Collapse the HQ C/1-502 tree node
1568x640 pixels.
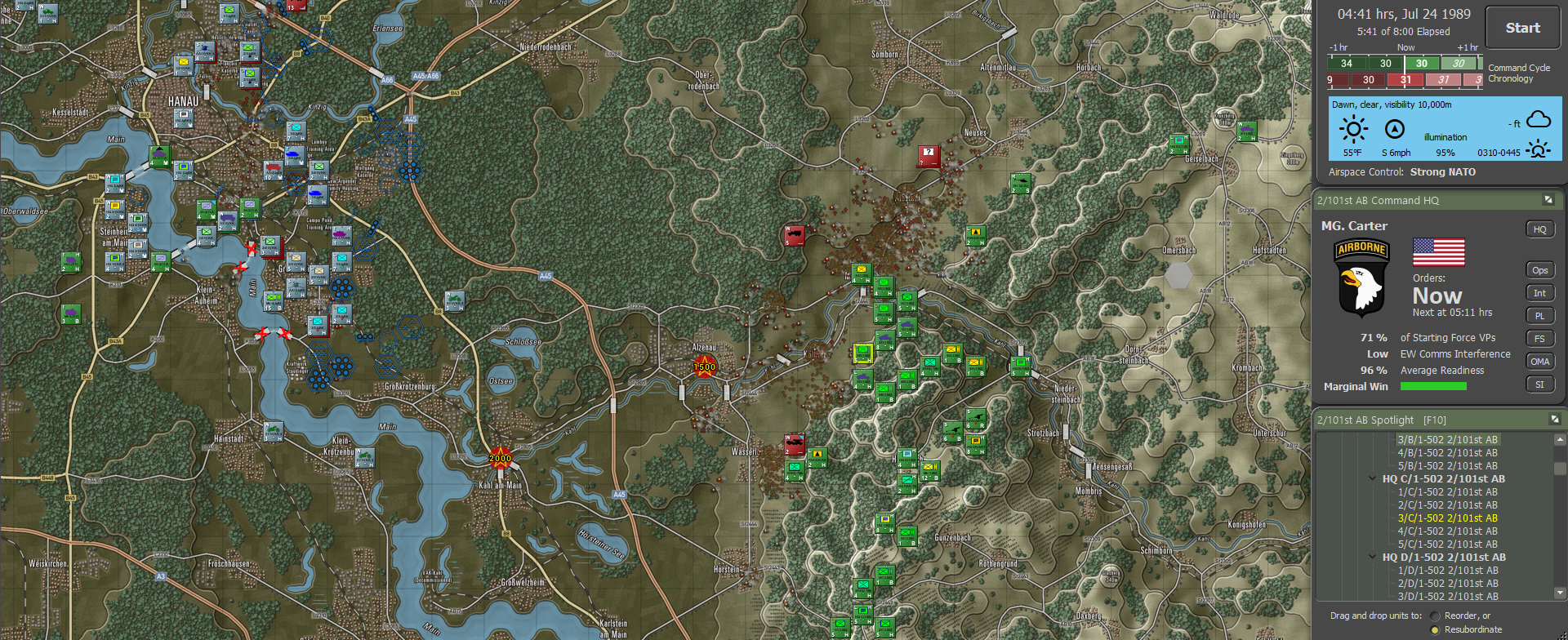tap(1373, 479)
